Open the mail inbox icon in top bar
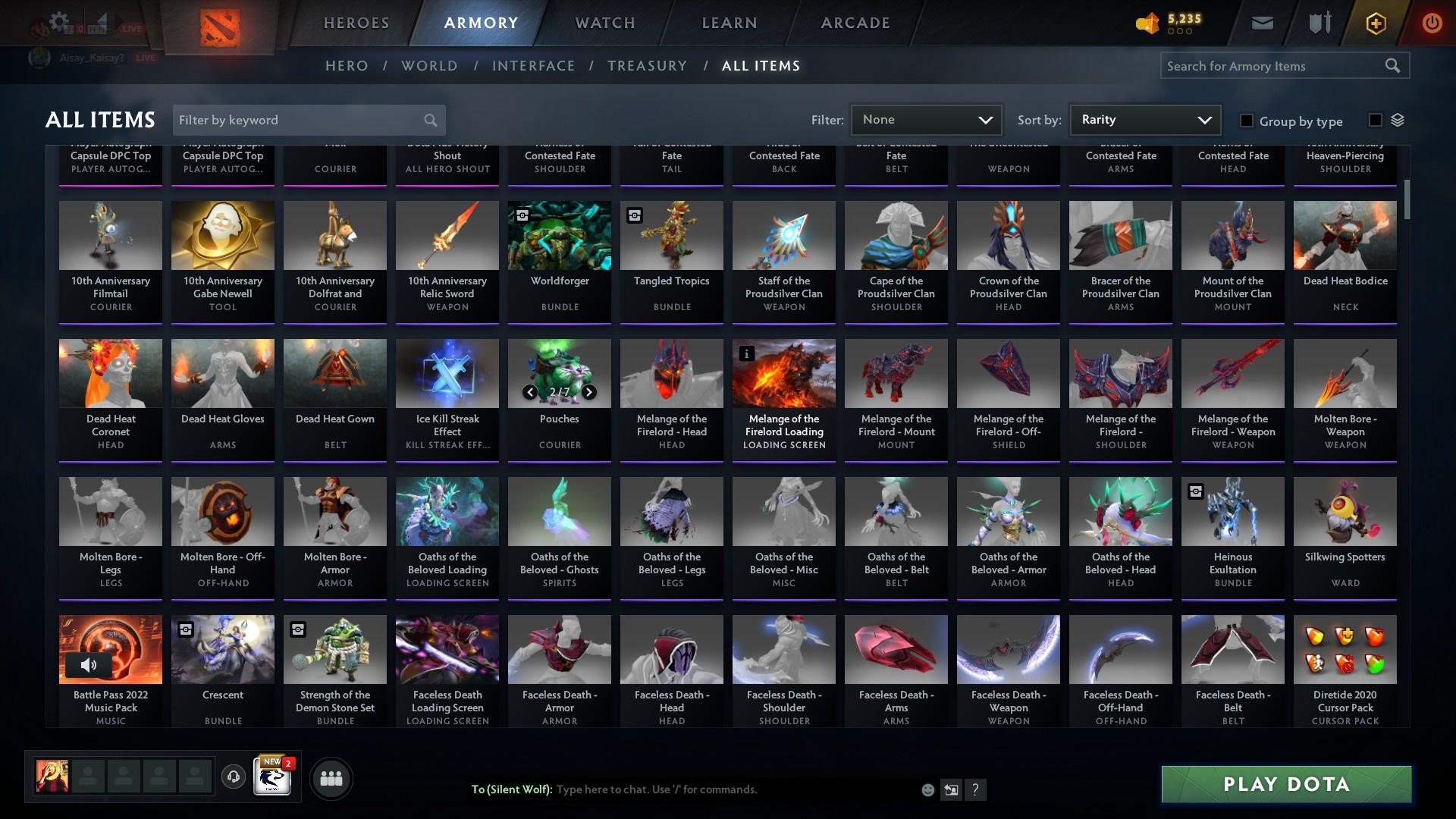 point(1261,22)
